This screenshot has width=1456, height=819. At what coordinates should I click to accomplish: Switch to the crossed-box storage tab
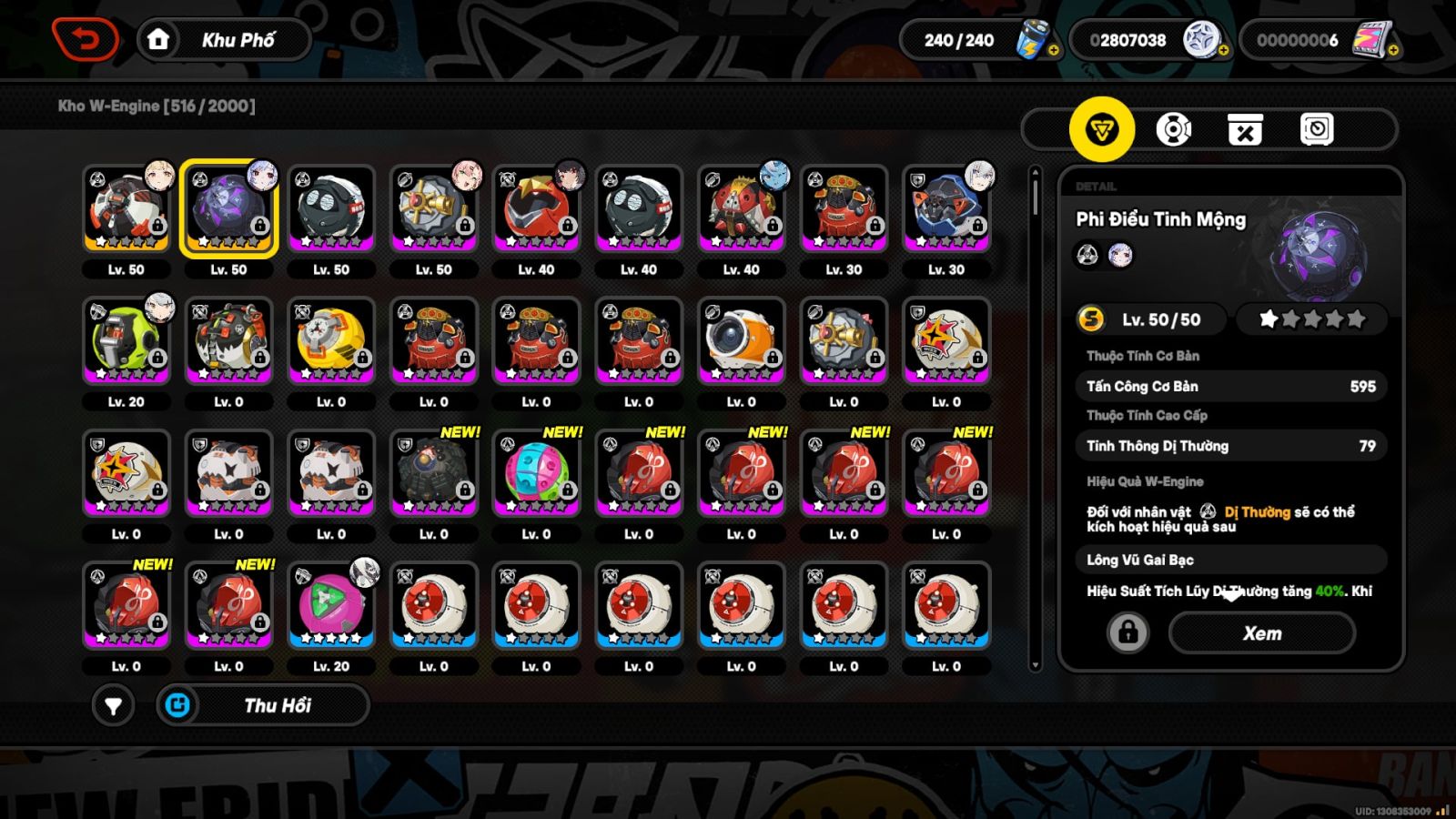[1245, 129]
